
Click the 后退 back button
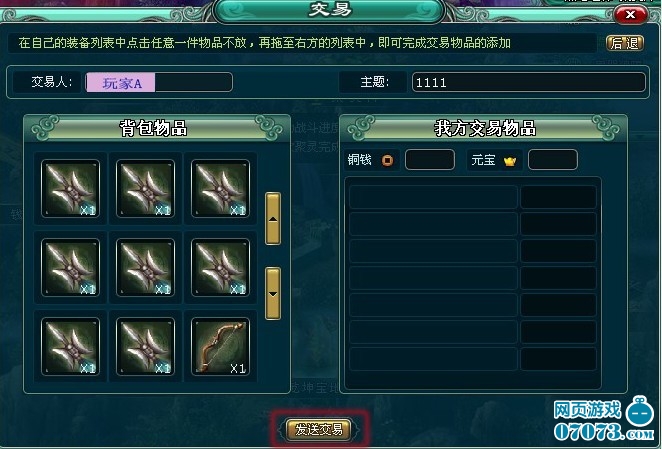pyautogui.click(x=625, y=44)
